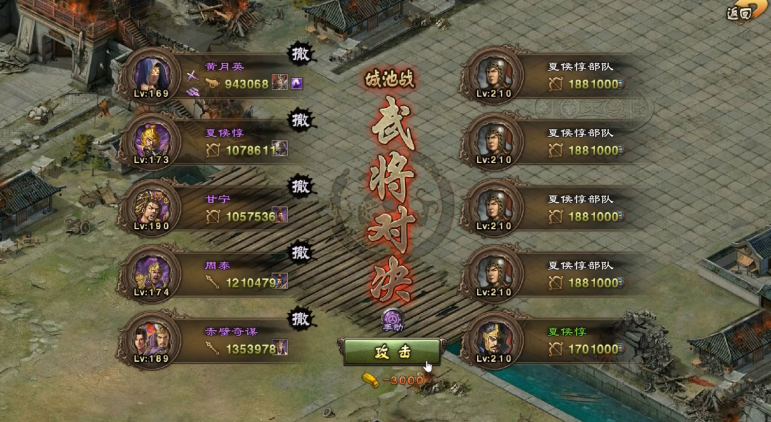Image resolution: width=771 pixels, height=422 pixels.
Task: Pick the 周泰 general portrait
Action: tap(150, 272)
